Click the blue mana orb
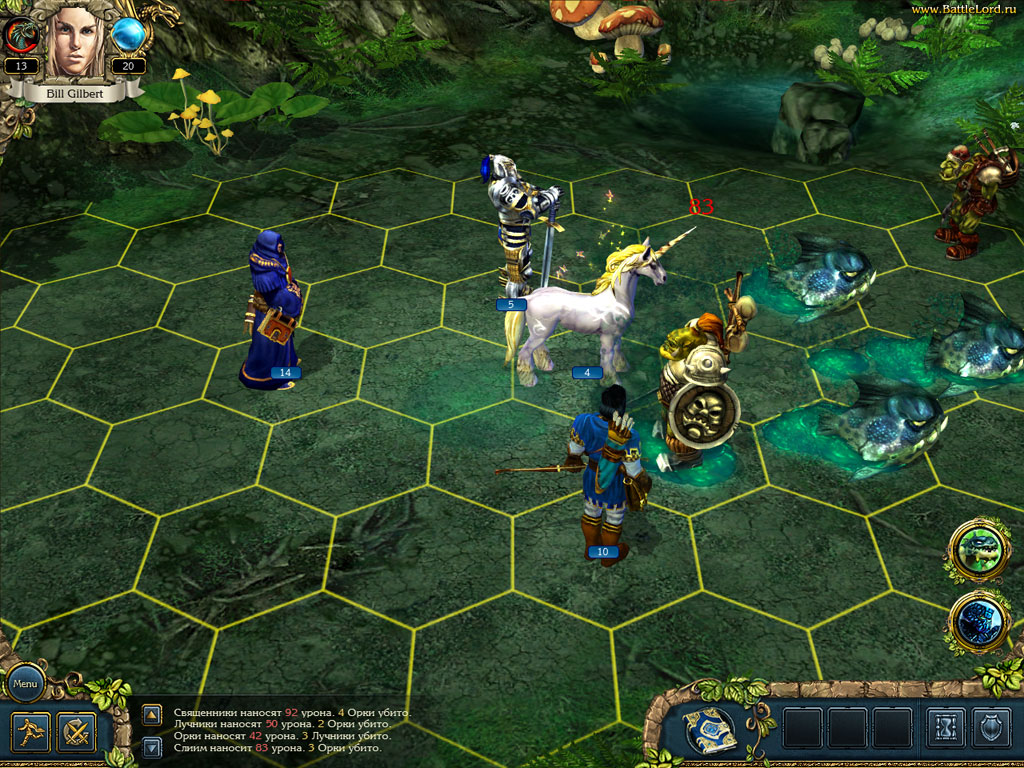 point(128,36)
